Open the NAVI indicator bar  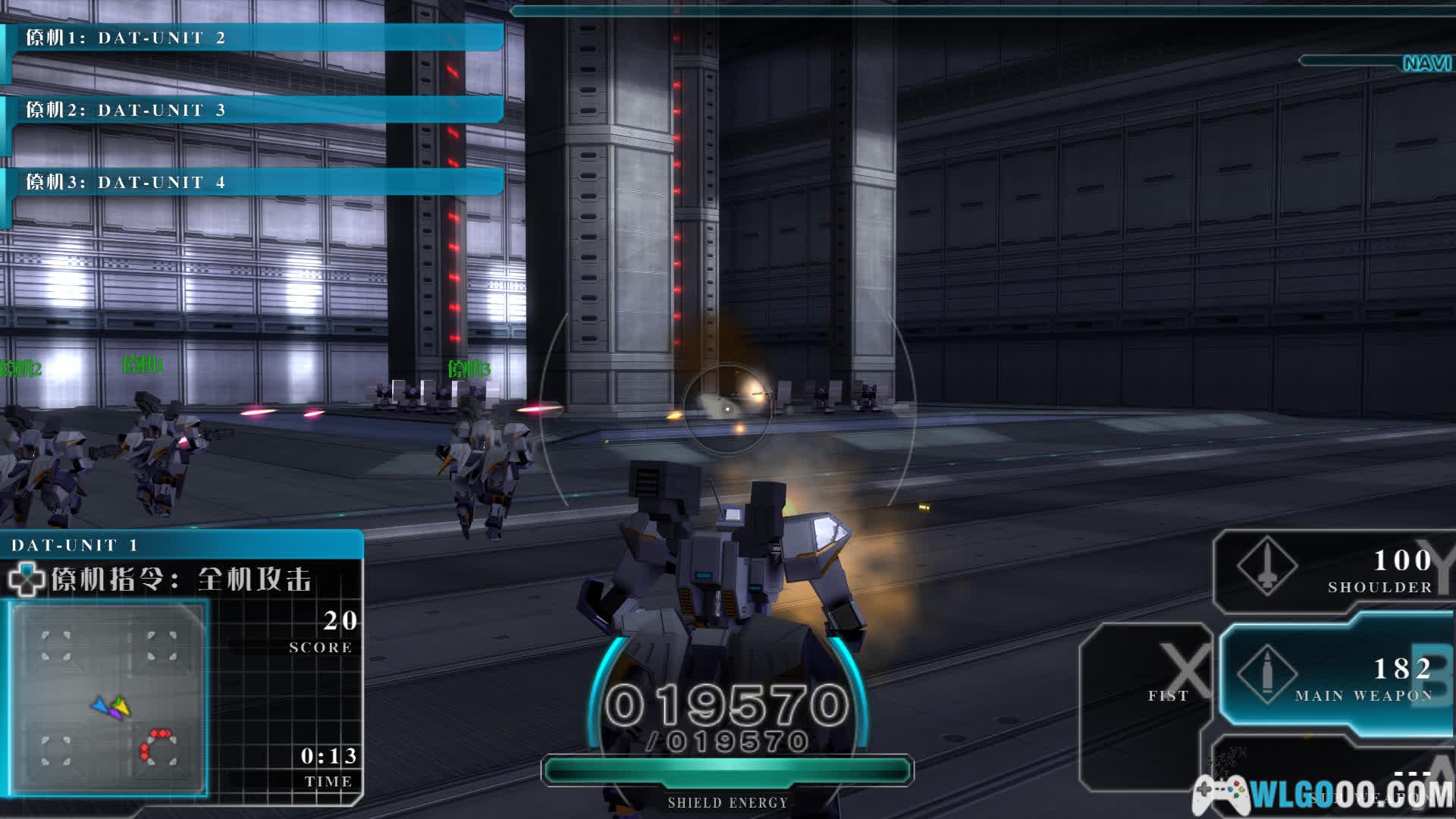(1376, 62)
